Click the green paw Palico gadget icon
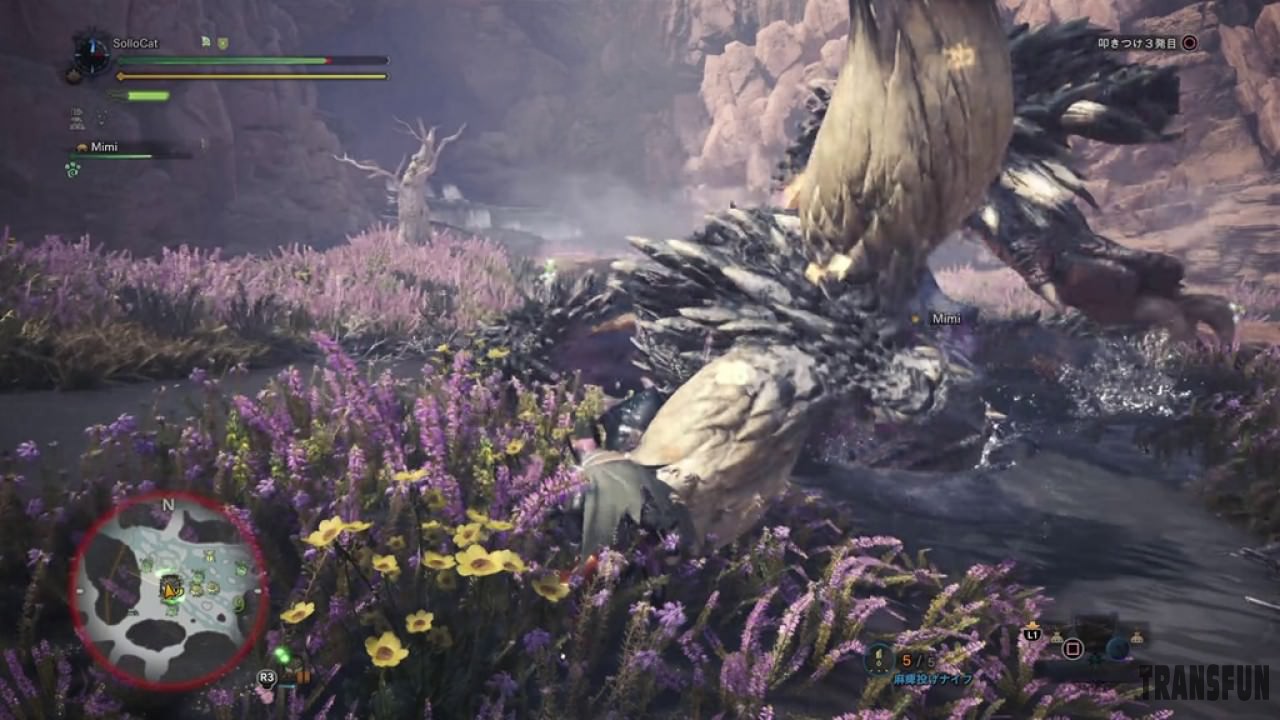 point(73,170)
